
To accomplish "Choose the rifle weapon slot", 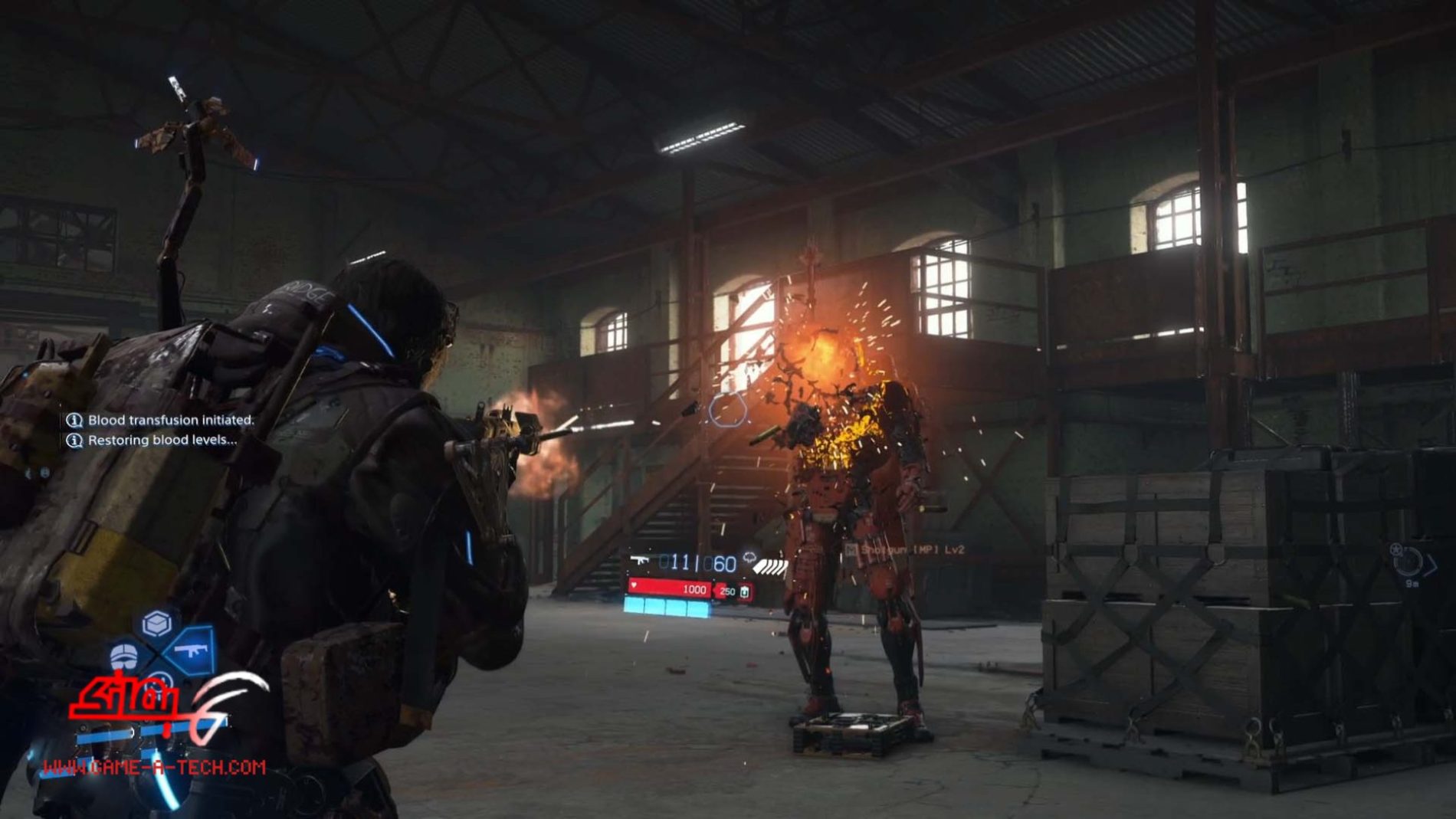I will [x=190, y=650].
